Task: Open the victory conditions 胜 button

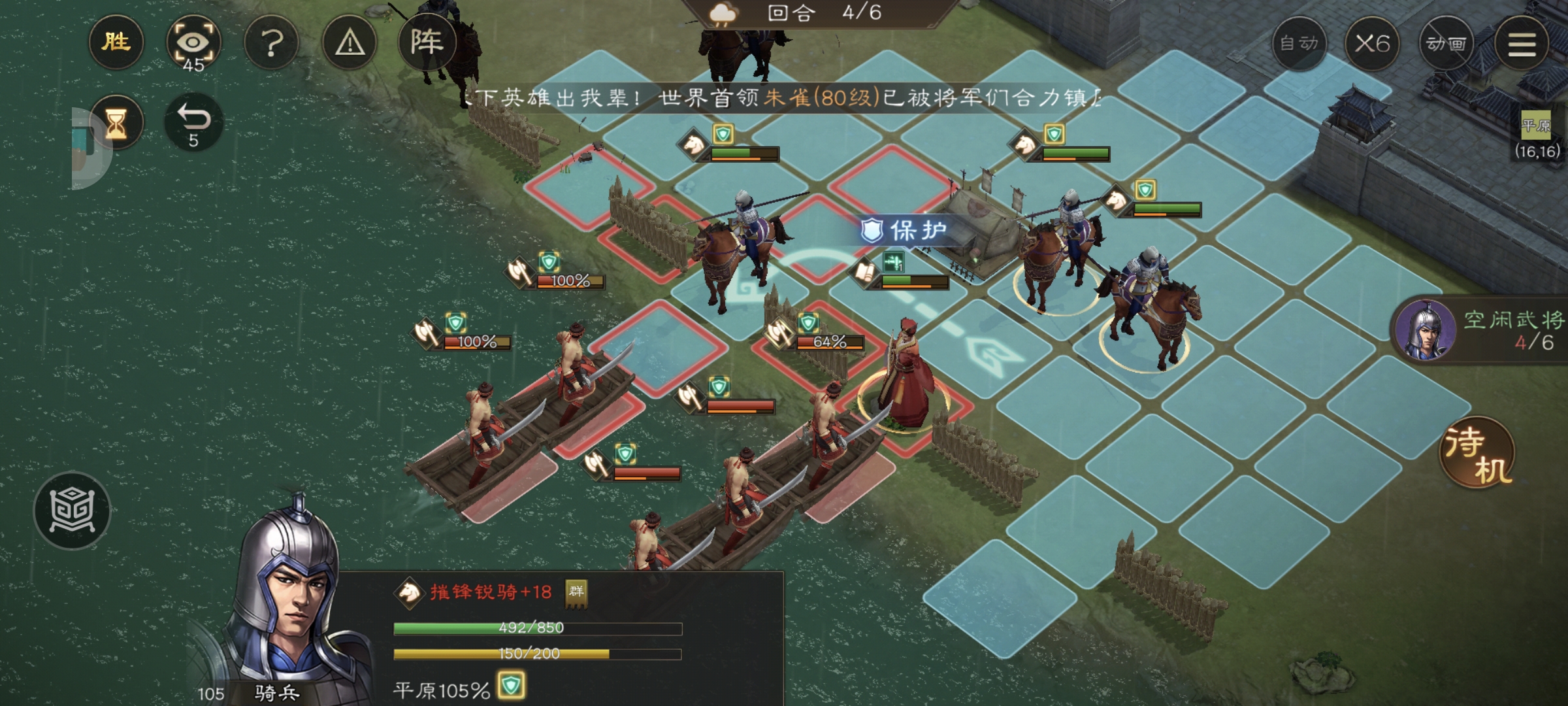Action: 116,42
